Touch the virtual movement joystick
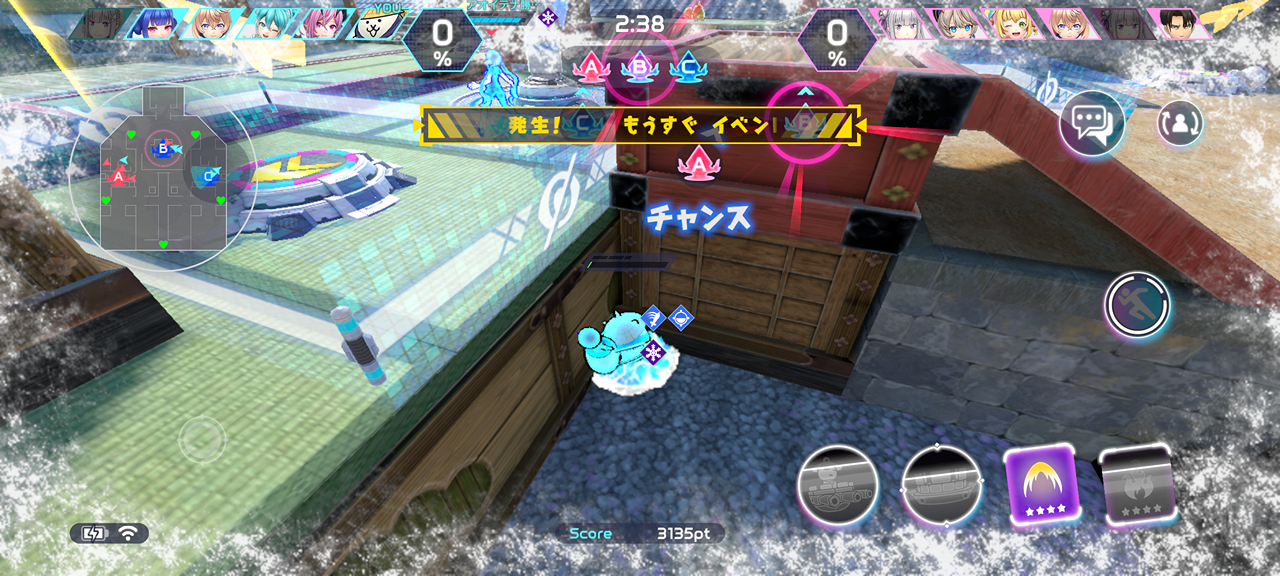Viewport: 1280px width, 576px height. pyautogui.click(x=202, y=438)
